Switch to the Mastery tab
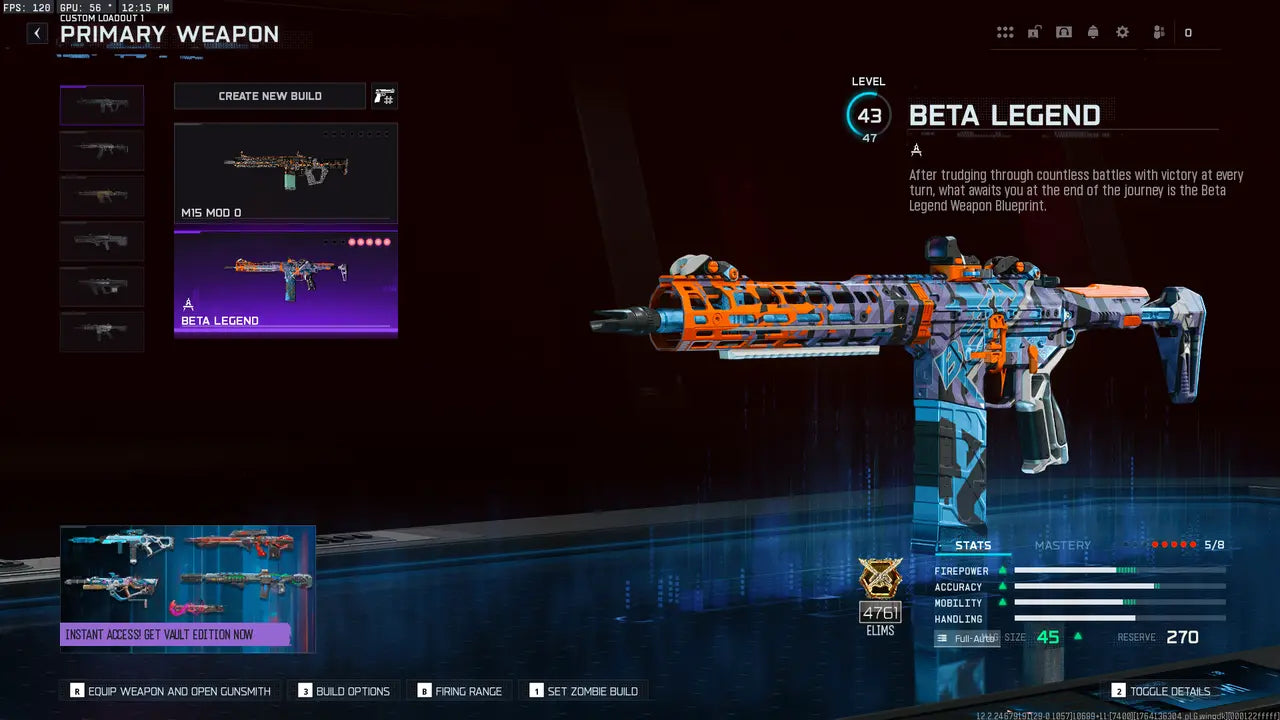The image size is (1280, 720). [1063, 545]
